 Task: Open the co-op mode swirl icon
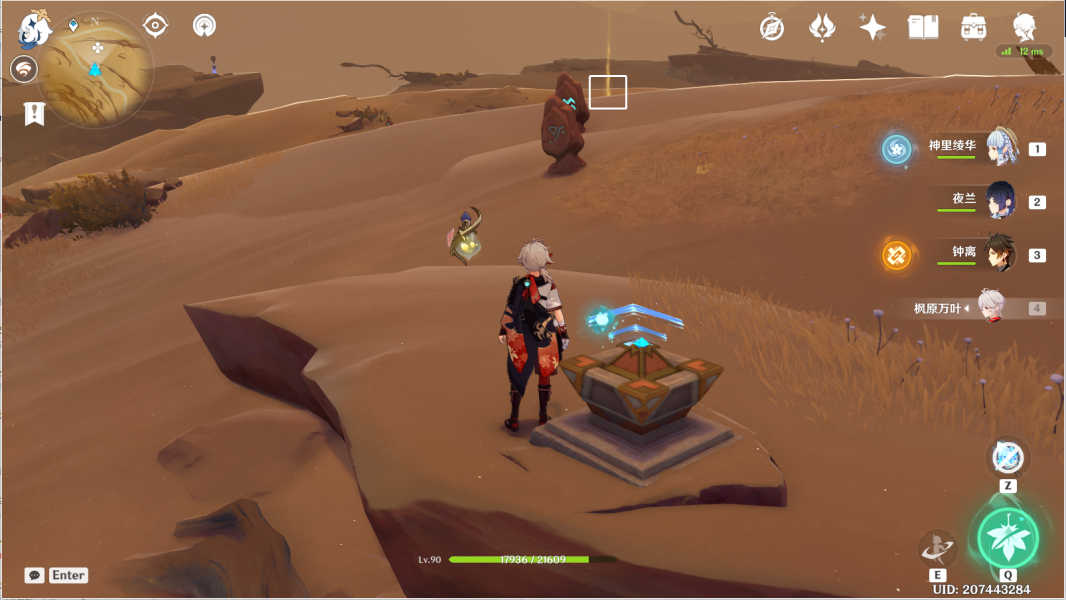click(x=25, y=69)
